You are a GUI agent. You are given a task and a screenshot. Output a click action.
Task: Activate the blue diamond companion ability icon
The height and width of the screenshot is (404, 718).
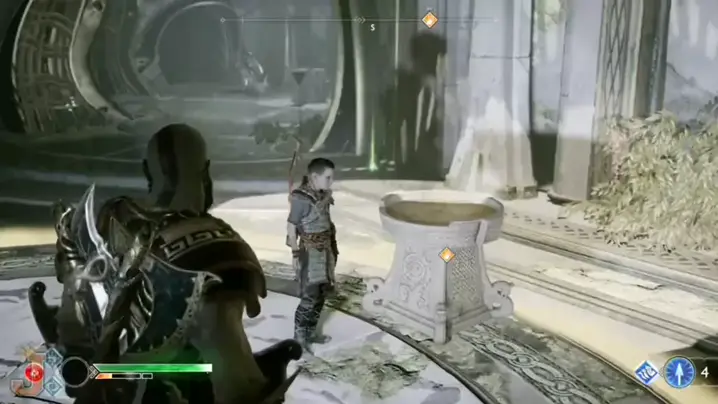click(647, 373)
